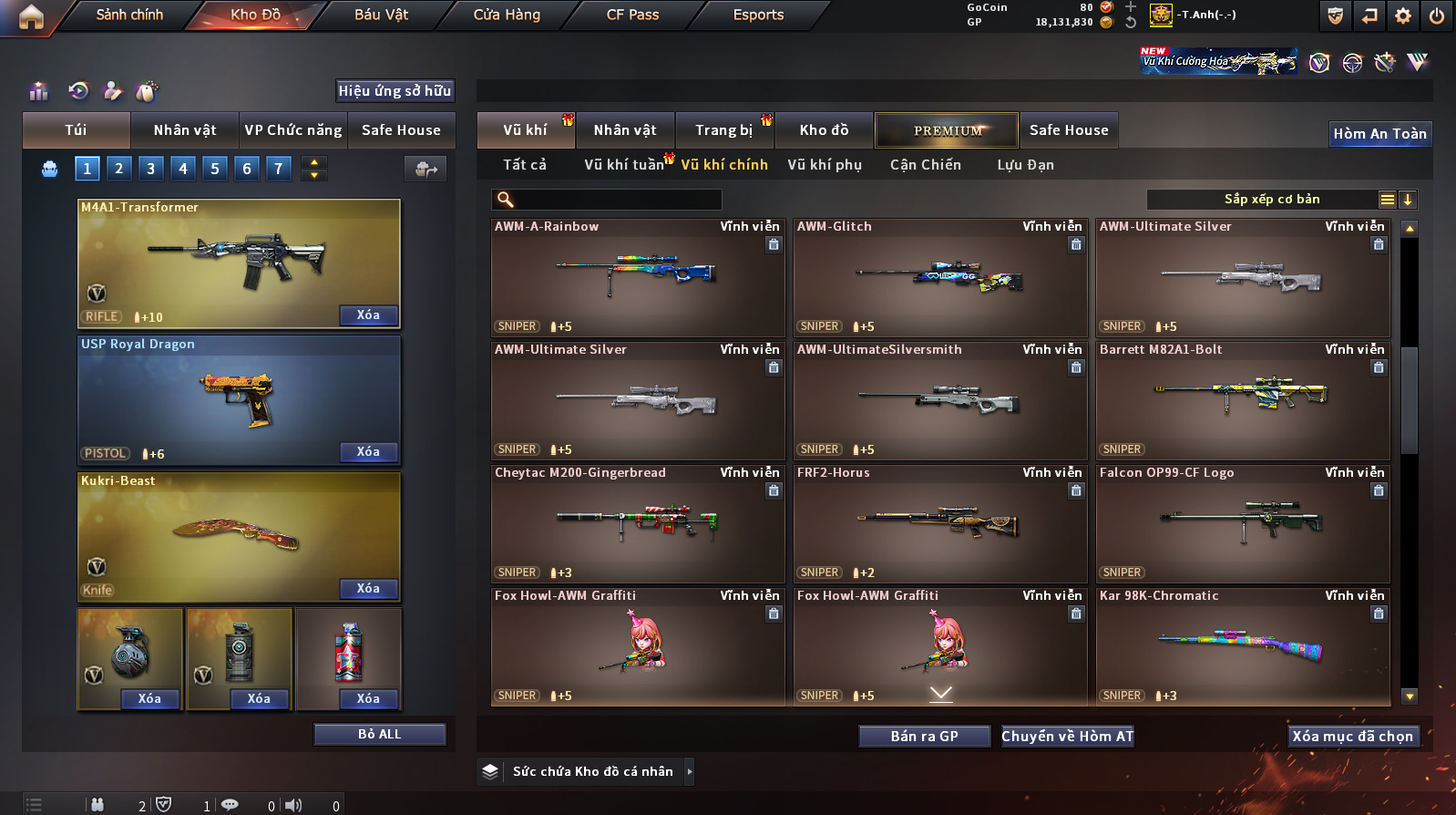1456x815 pixels.
Task: Switch to bag page 3
Action: click(151, 169)
